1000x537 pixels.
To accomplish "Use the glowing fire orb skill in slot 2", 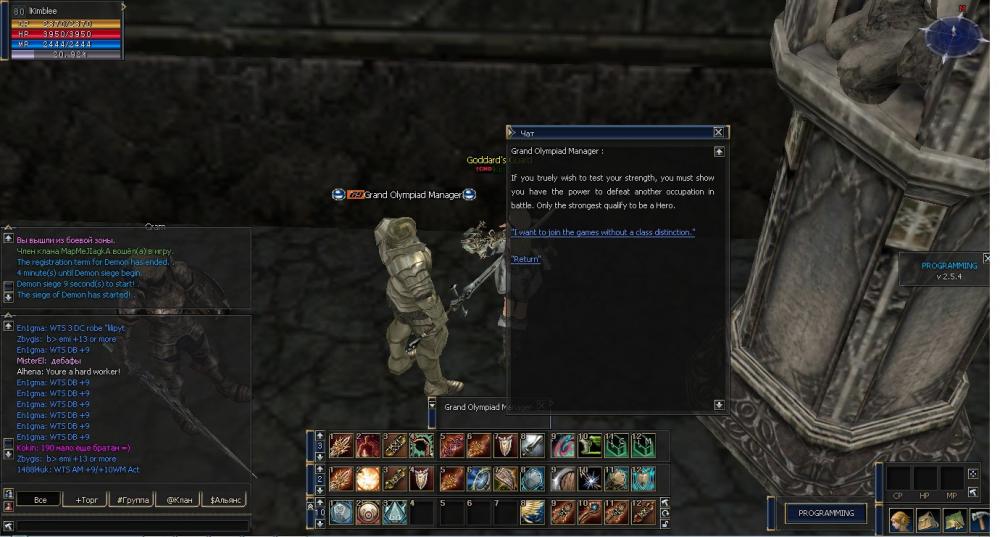I will tap(368, 479).
